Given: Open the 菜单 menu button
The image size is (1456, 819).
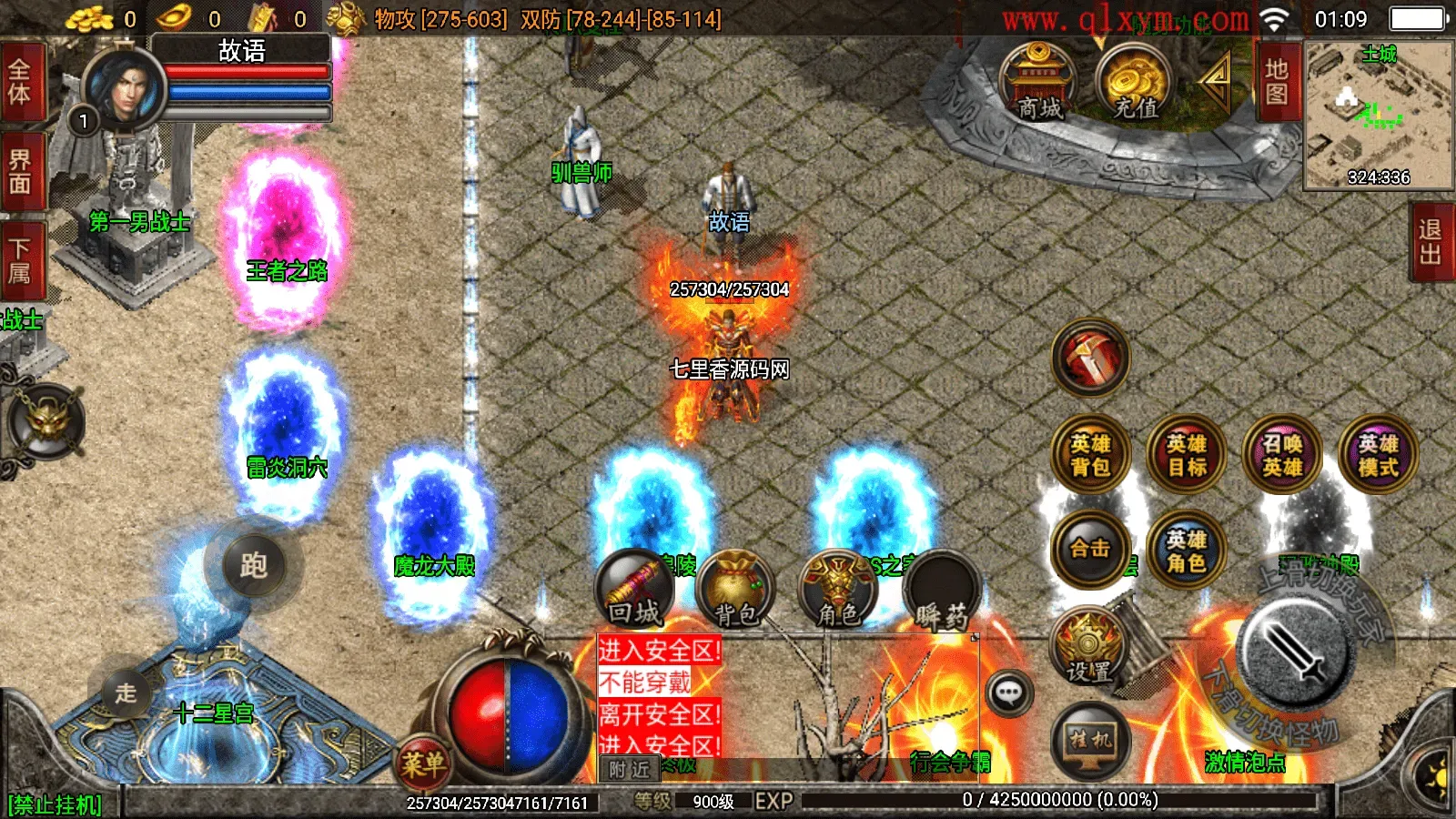Looking at the screenshot, I should click(x=423, y=763).
